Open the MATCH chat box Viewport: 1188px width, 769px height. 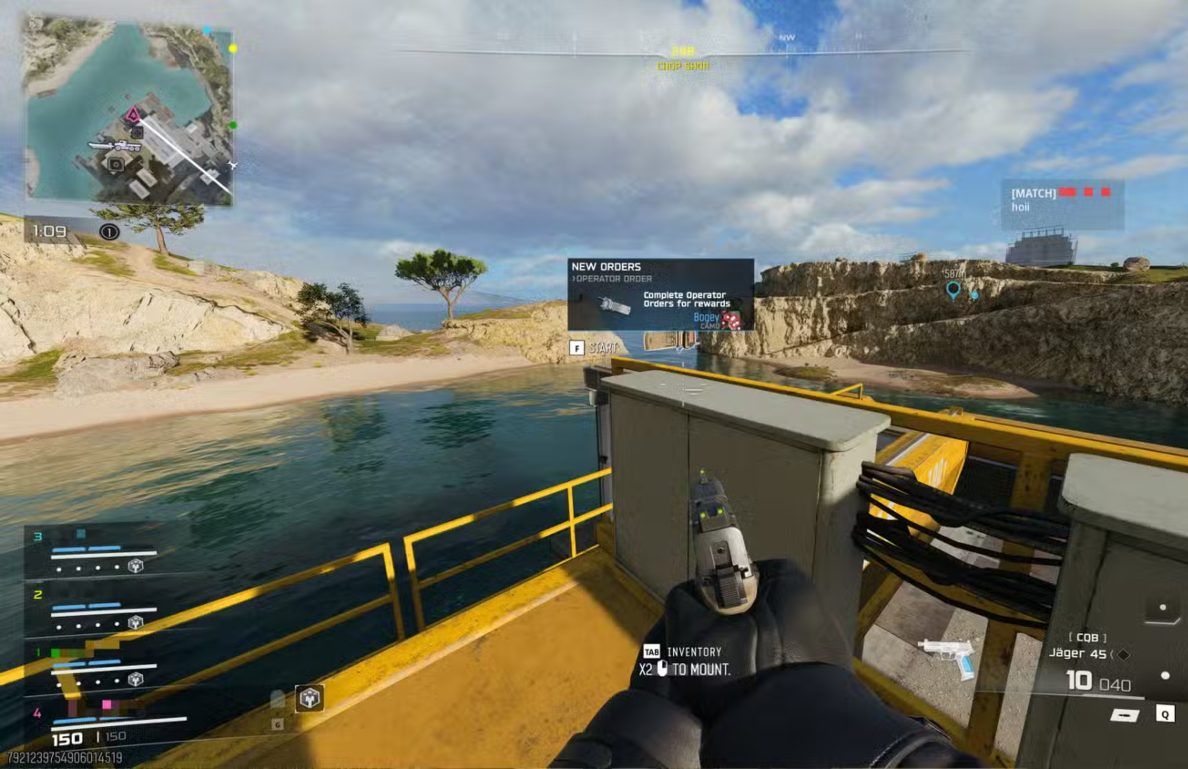pyautogui.click(x=1062, y=204)
